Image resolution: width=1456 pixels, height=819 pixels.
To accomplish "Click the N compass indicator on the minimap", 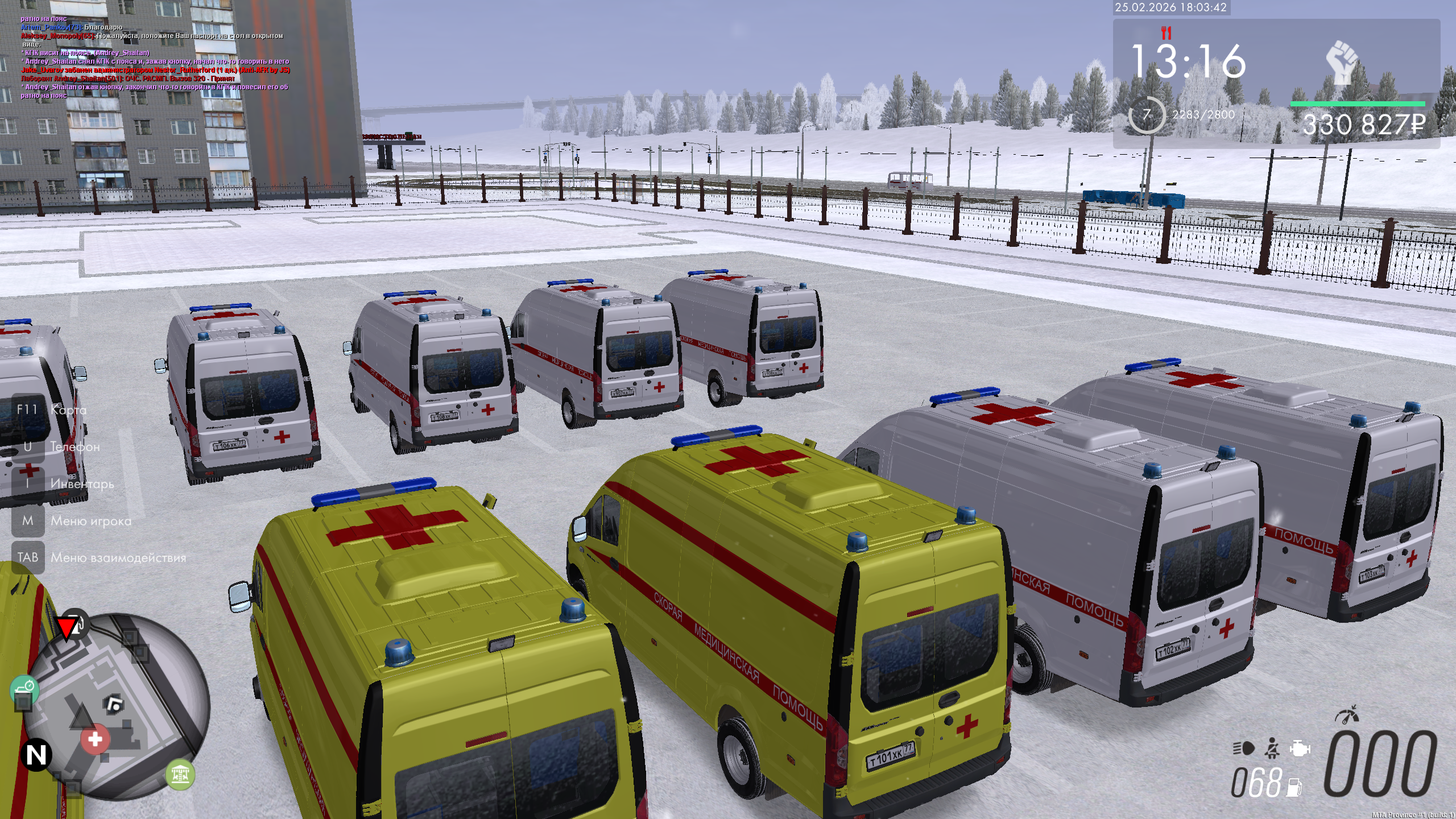I will point(36,755).
